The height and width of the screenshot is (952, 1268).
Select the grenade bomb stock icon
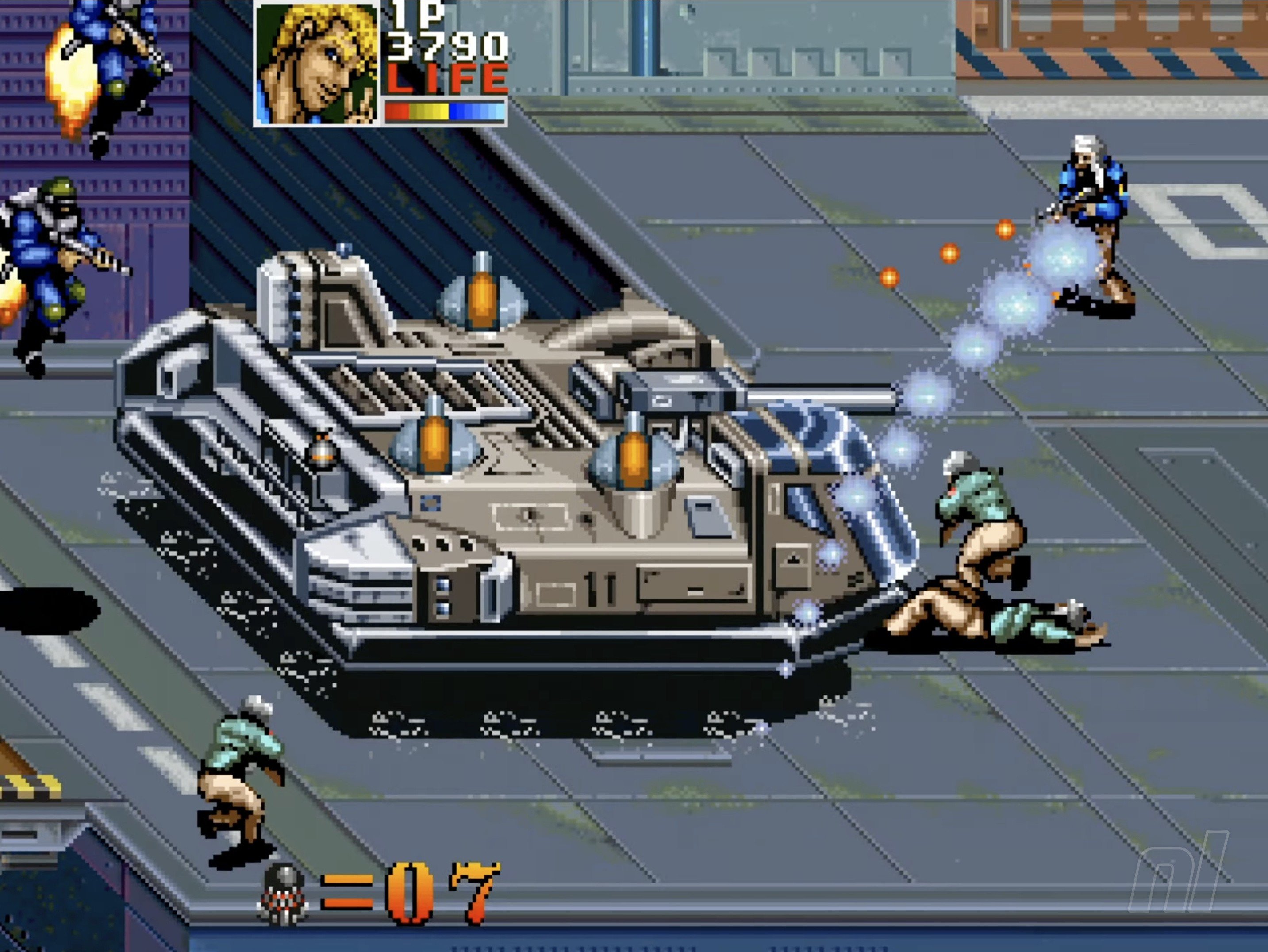coord(283,894)
